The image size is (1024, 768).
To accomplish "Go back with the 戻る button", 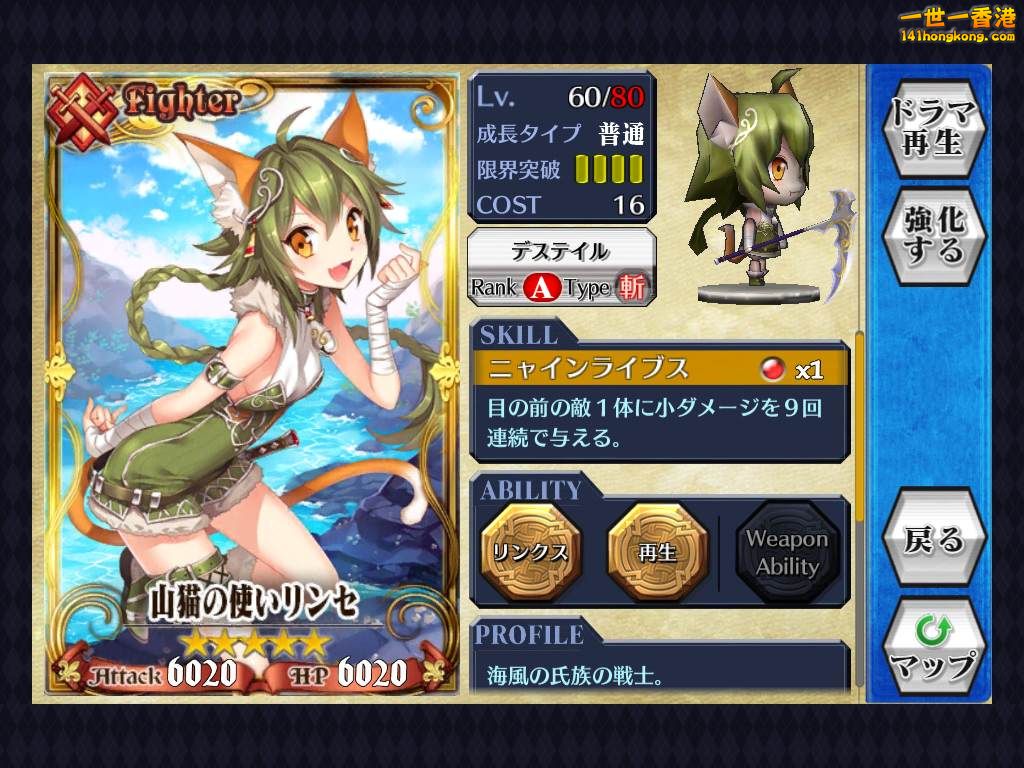I will click(933, 540).
